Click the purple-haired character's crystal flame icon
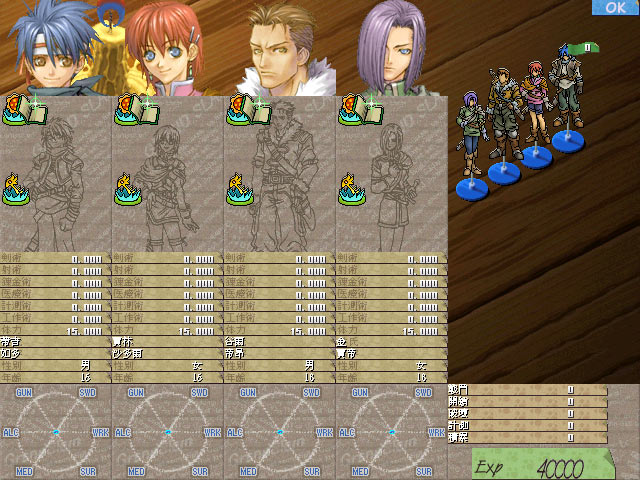Screen dimensions: 640x480 pyautogui.click(x=352, y=189)
